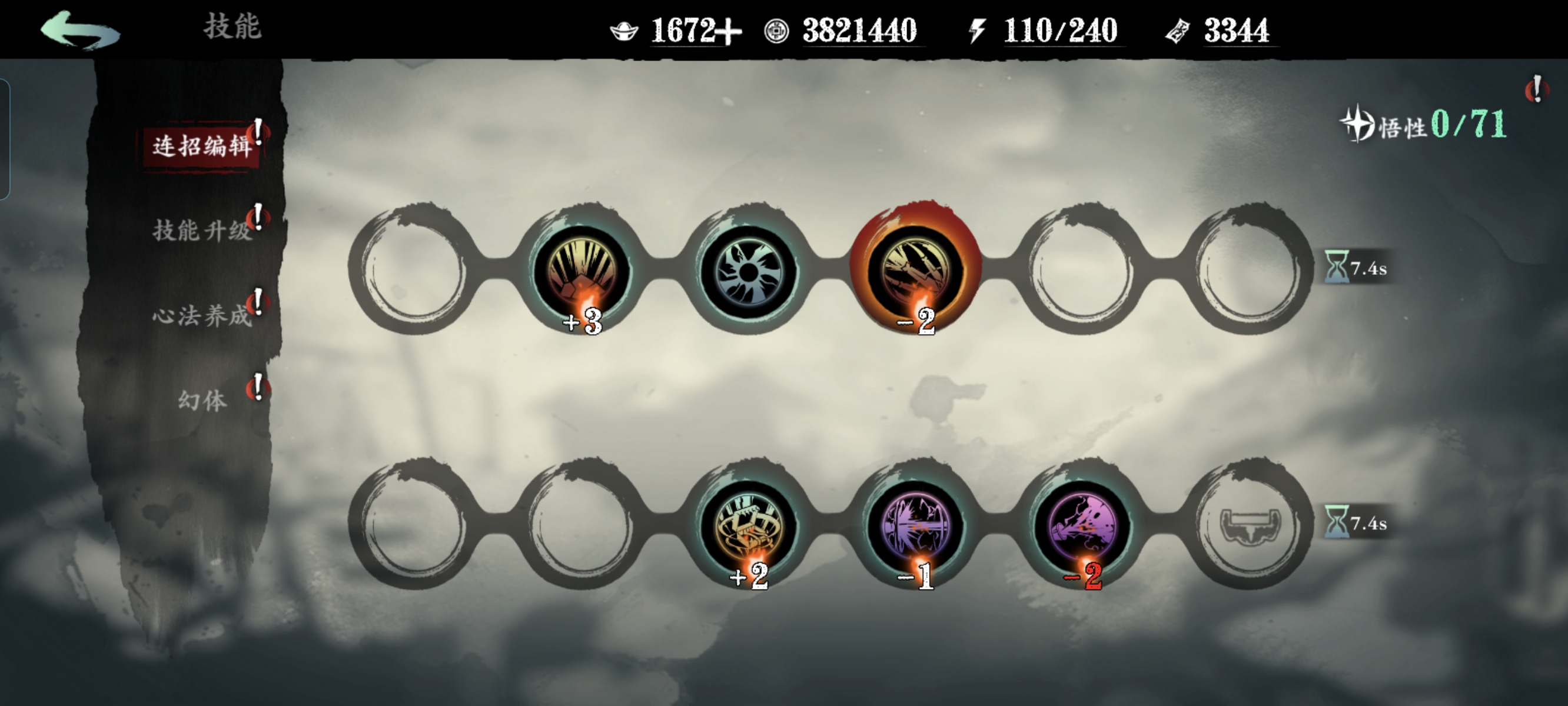Screen dimensions: 1568x706
Task: Select the 心法养成 tab
Action: 201,316
